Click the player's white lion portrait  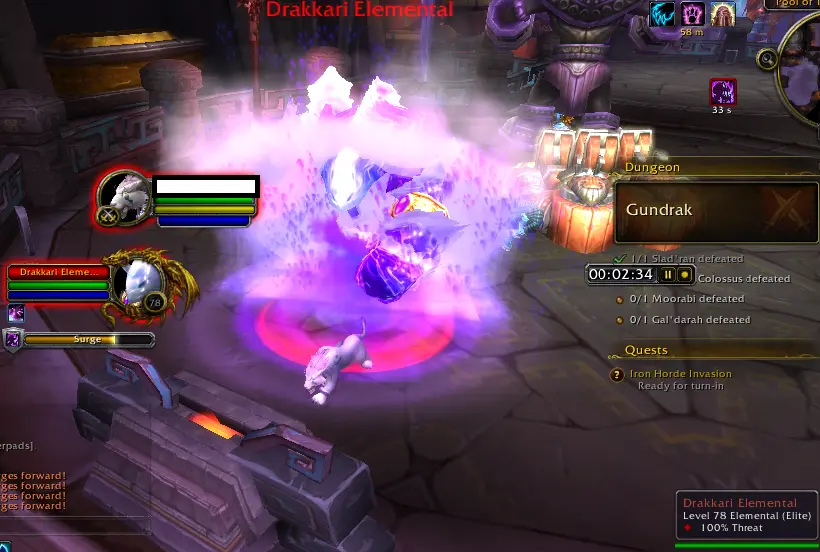click(125, 195)
